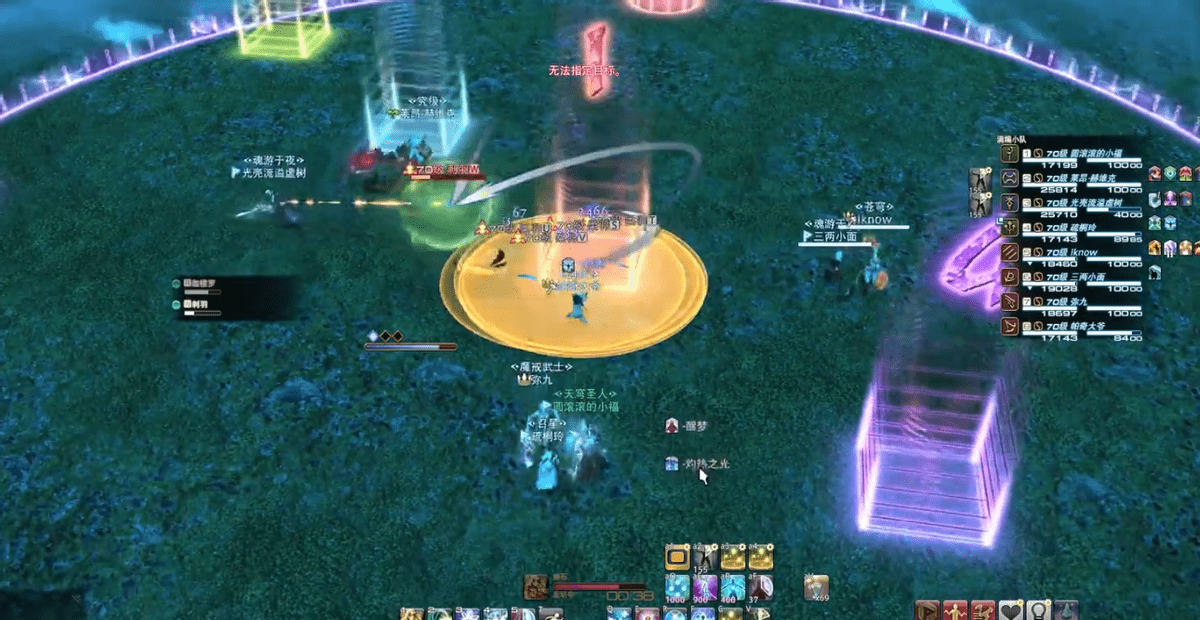
Task: Open the red play-arrow menu icon
Action: tap(928, 611)
